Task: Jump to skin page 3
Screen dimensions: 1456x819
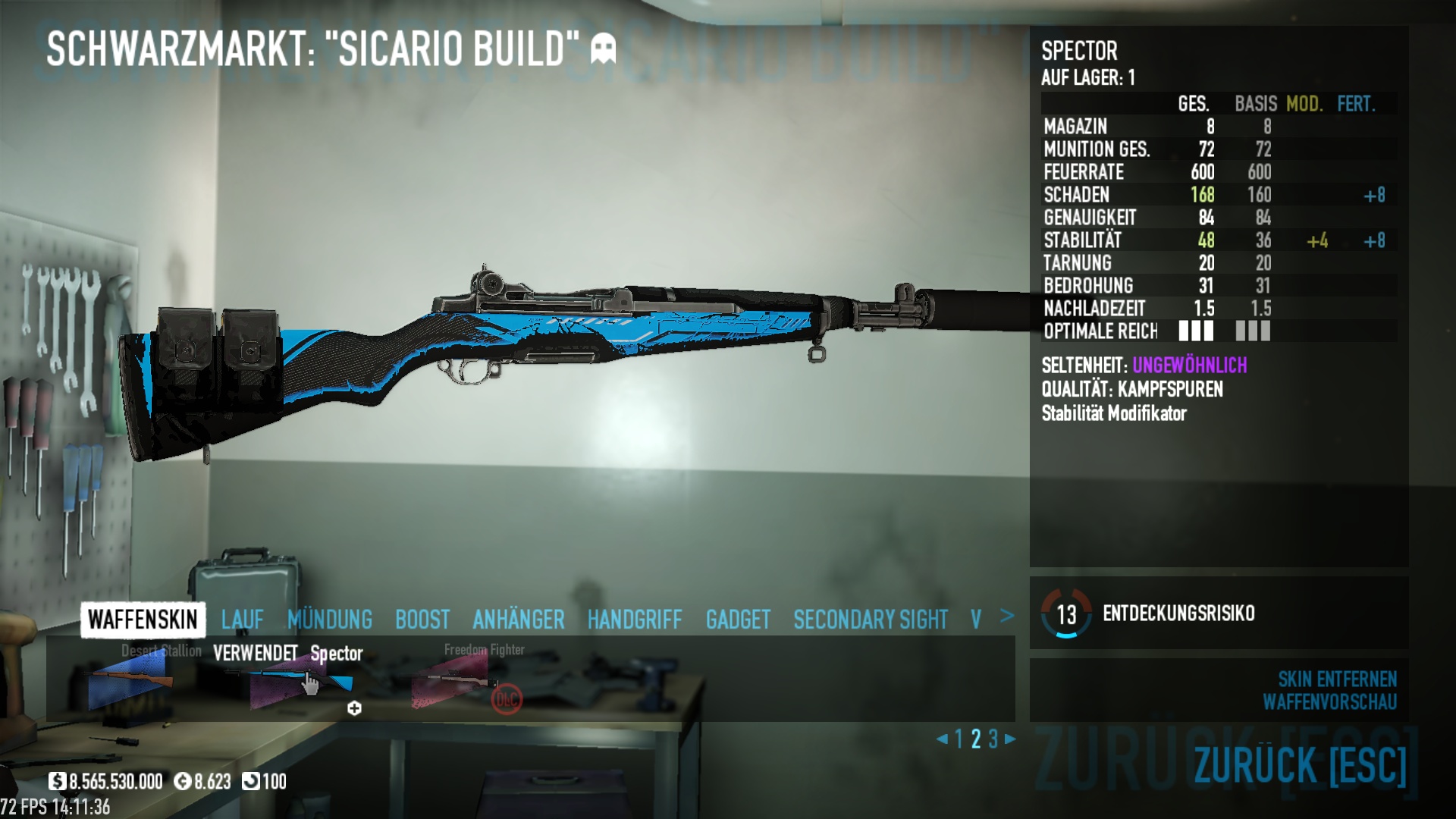Action: pyautogui.click(x=993, y=739)
